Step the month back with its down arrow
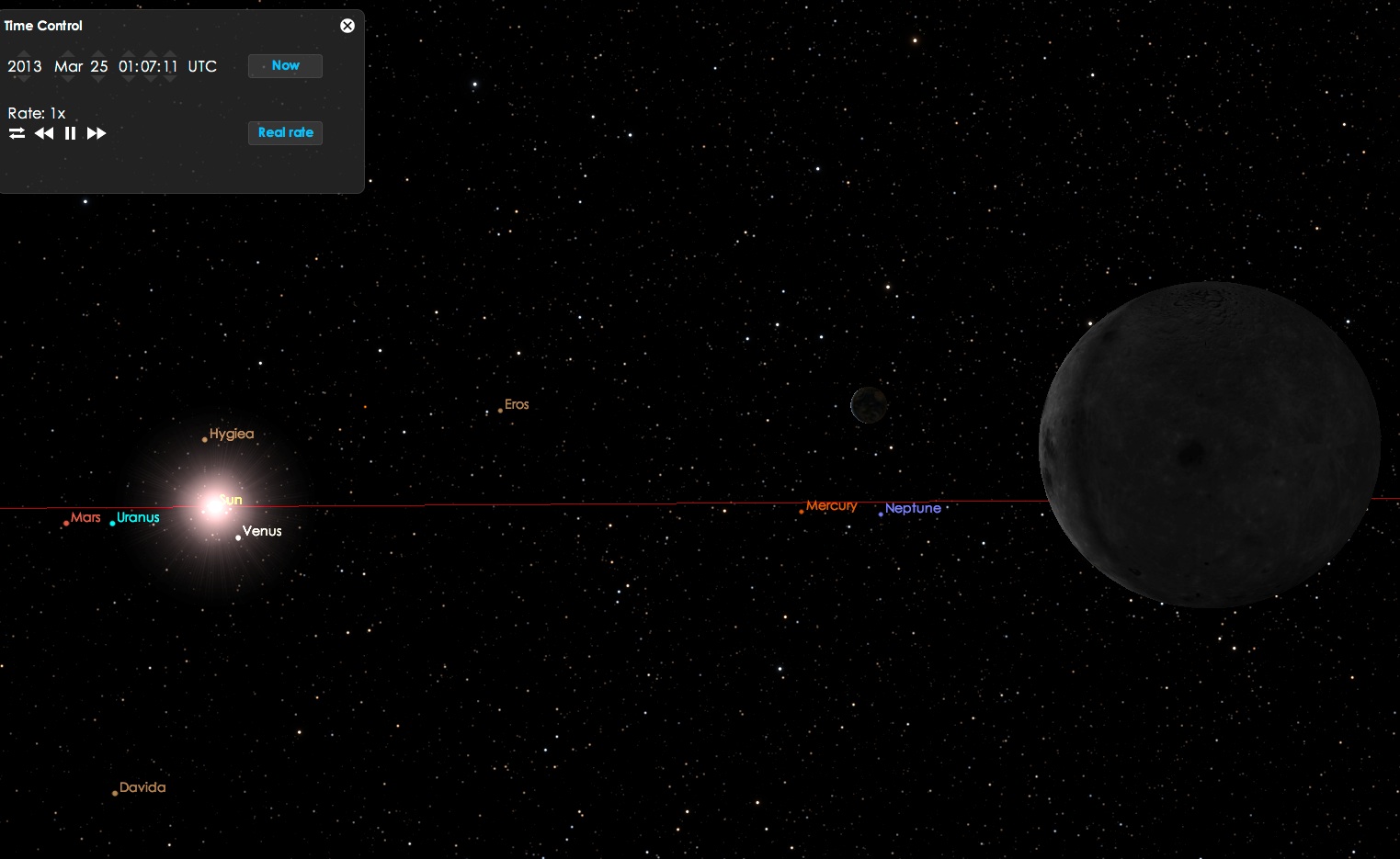 click(68, 79)
